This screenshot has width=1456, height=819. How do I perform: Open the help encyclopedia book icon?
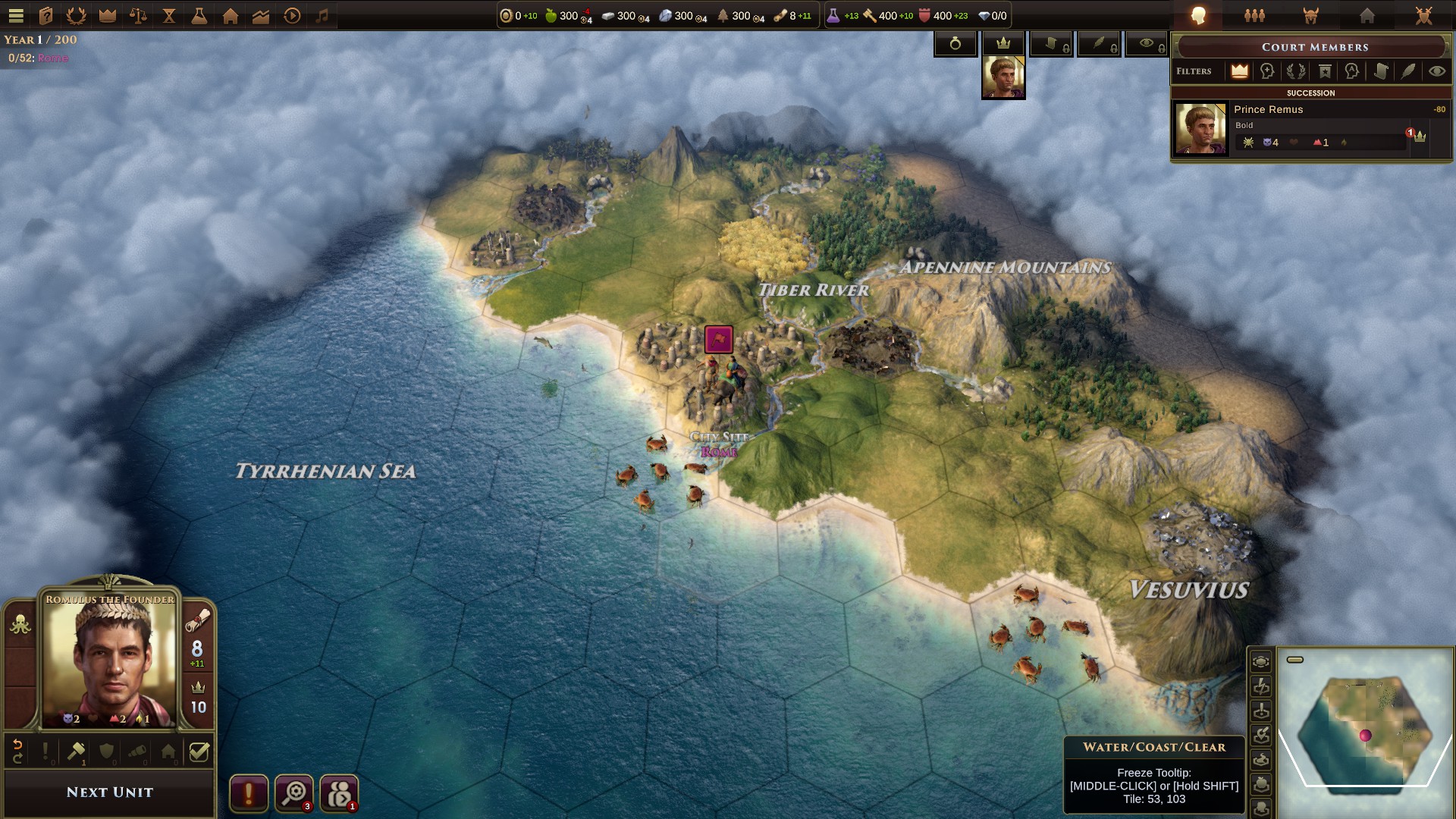coord(45,15)
